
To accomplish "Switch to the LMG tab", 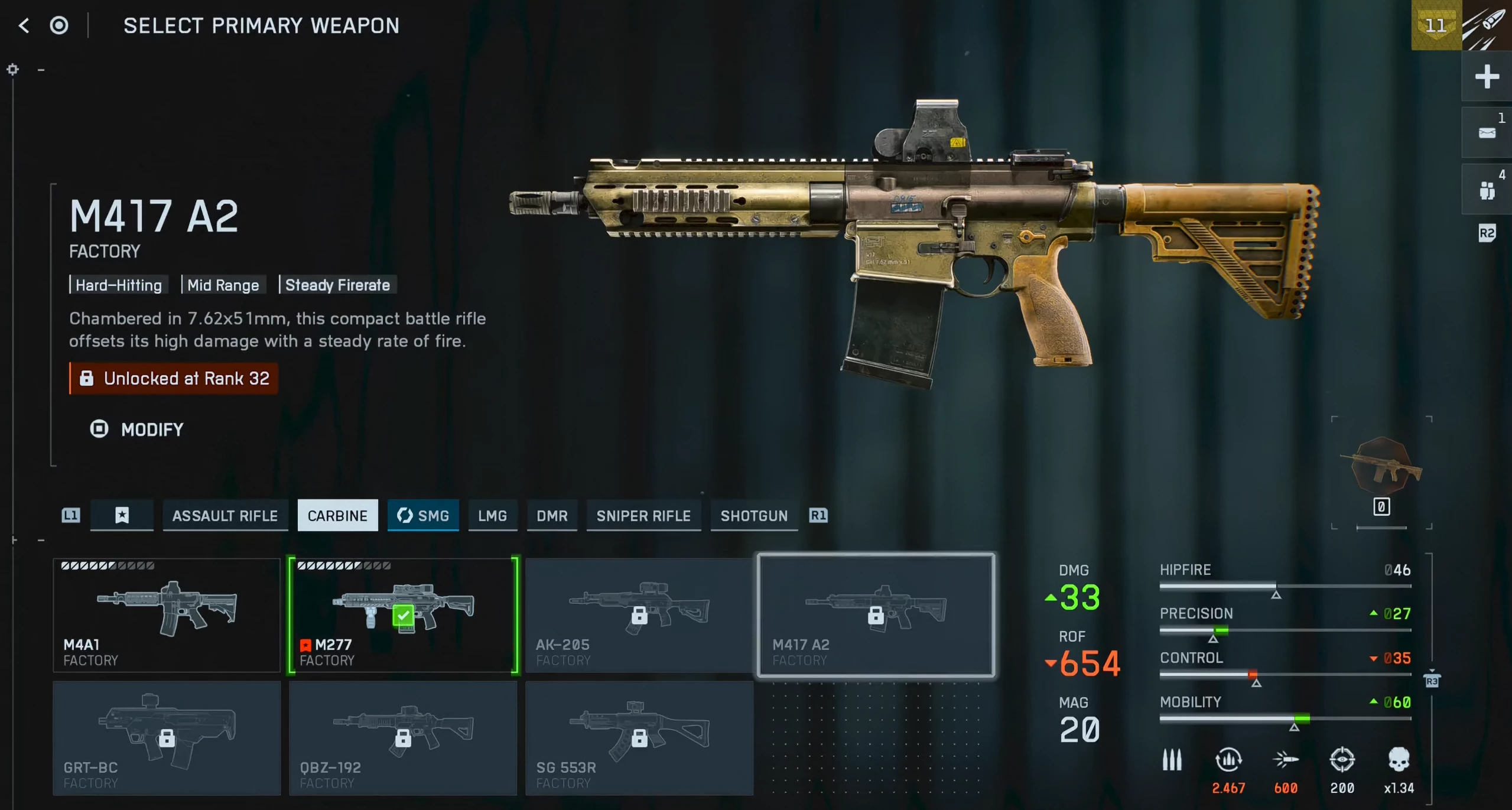I will coord(492,516).
